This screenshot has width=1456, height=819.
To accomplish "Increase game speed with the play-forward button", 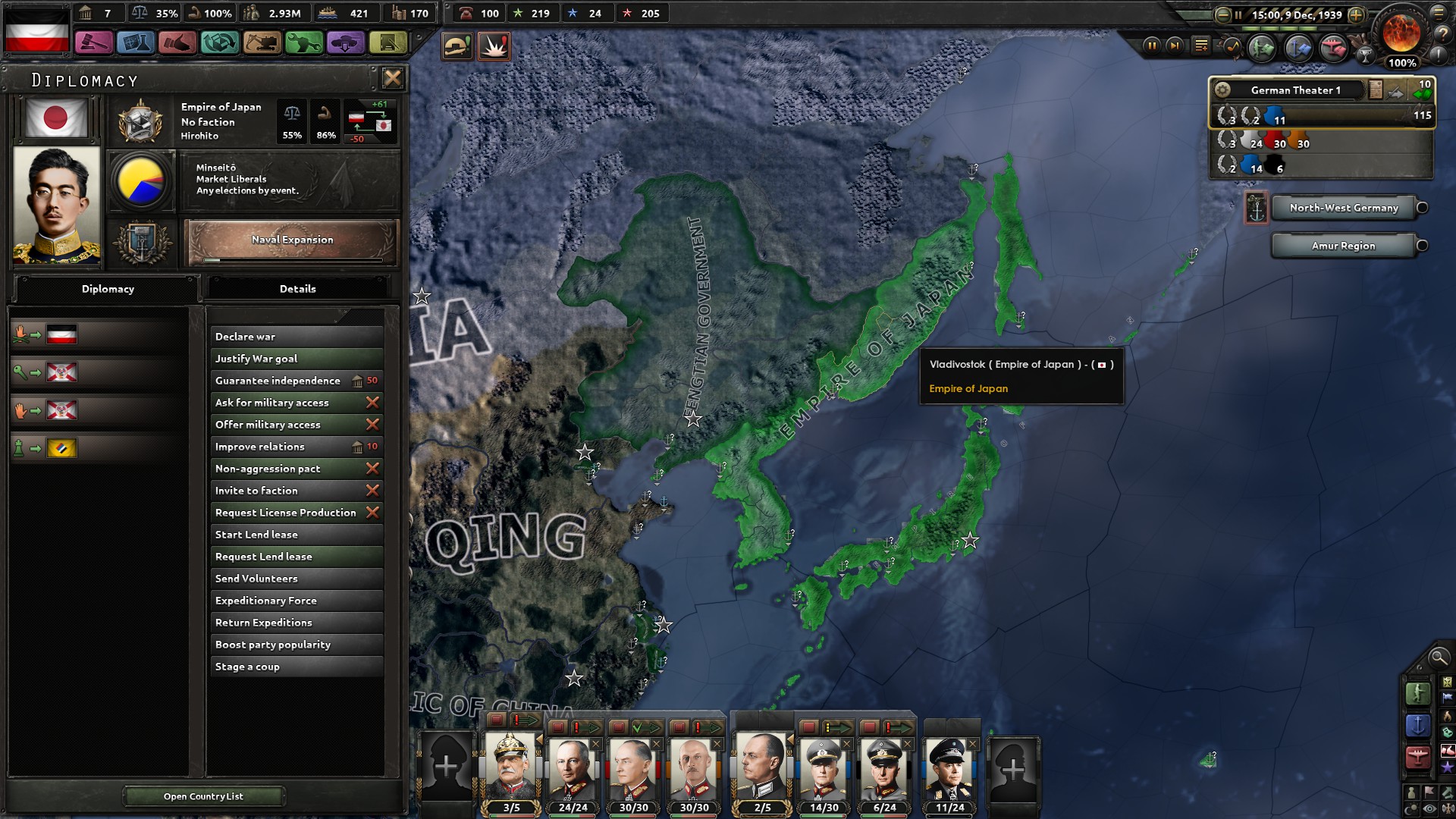I will tap(1175, 46).
